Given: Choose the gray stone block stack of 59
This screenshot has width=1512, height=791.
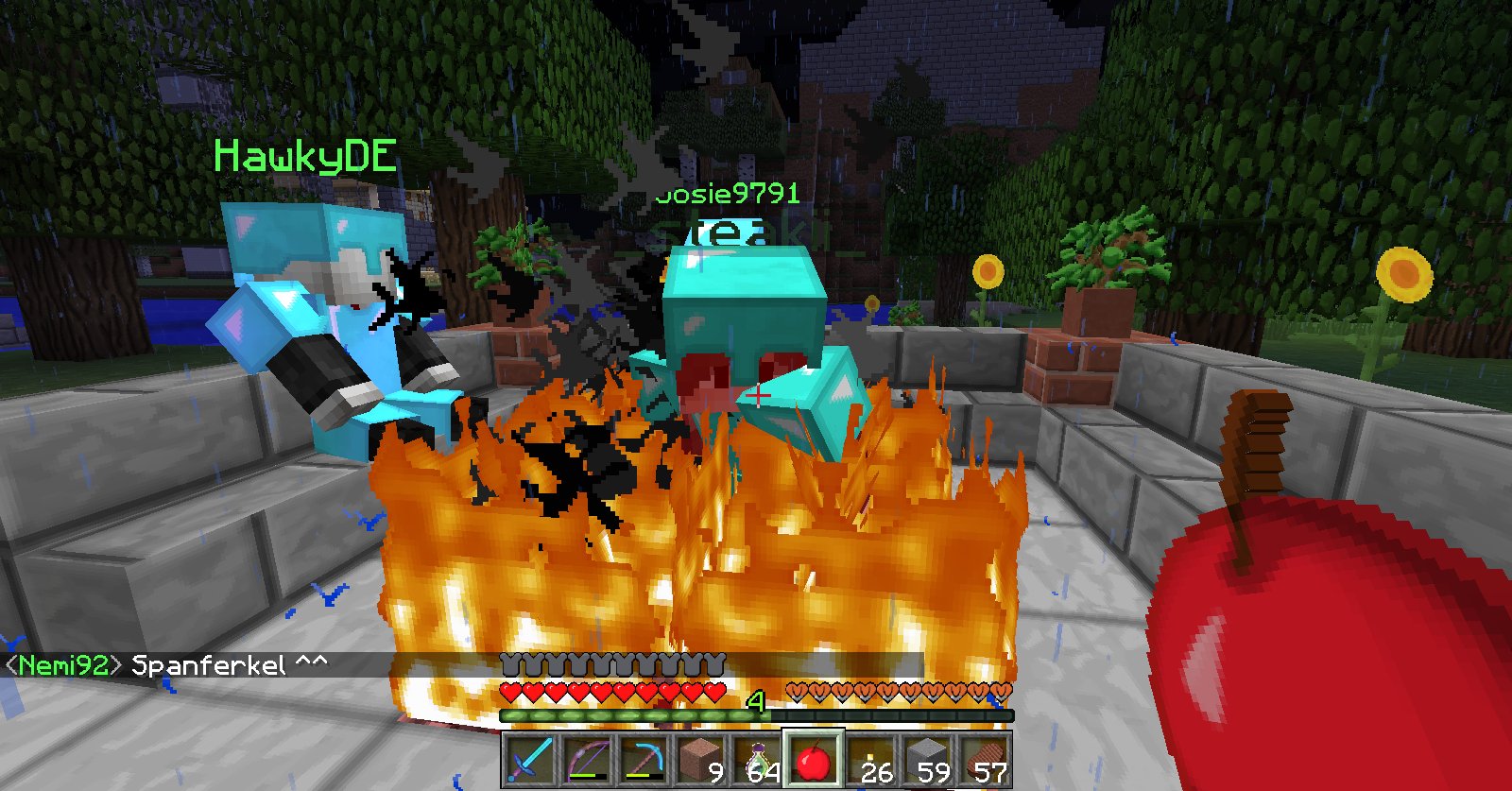Looking at the screenshot, I should [927, 759].
